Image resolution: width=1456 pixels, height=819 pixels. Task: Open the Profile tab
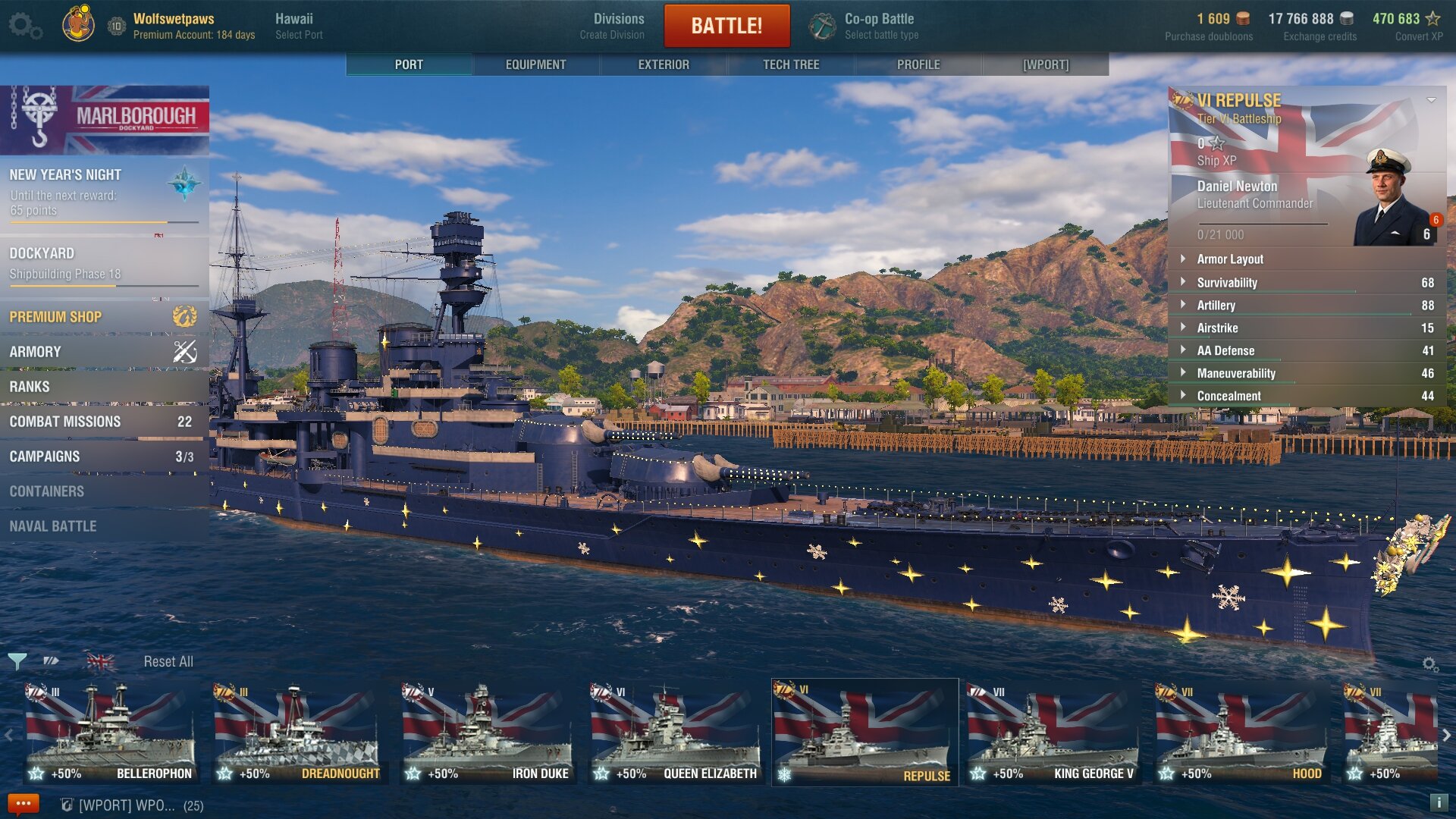918,64
